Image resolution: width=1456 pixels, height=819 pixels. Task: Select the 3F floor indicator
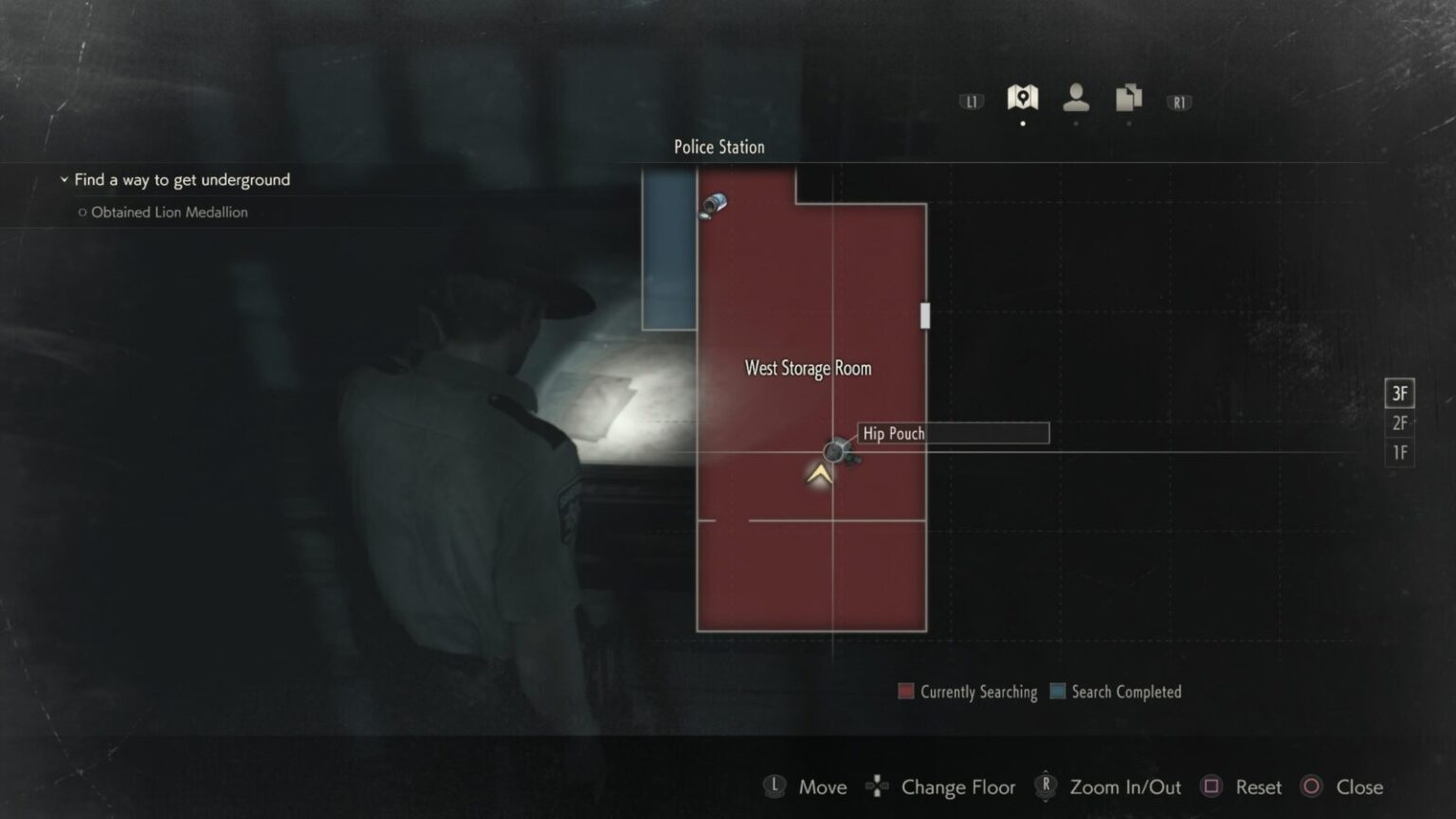pos(1400,392)
